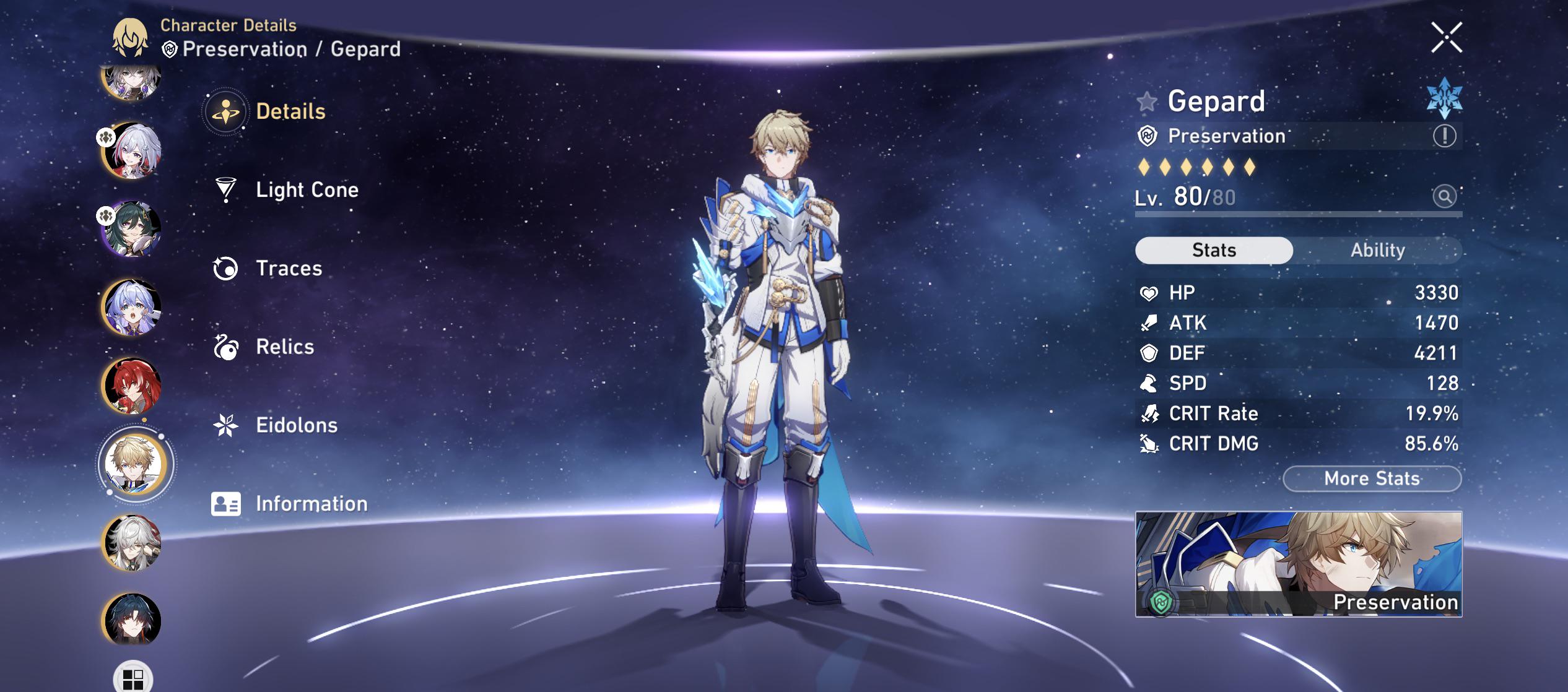1568x692 pixels.
Task: Click the Preservation path info icon
Action: [1444, 136]
